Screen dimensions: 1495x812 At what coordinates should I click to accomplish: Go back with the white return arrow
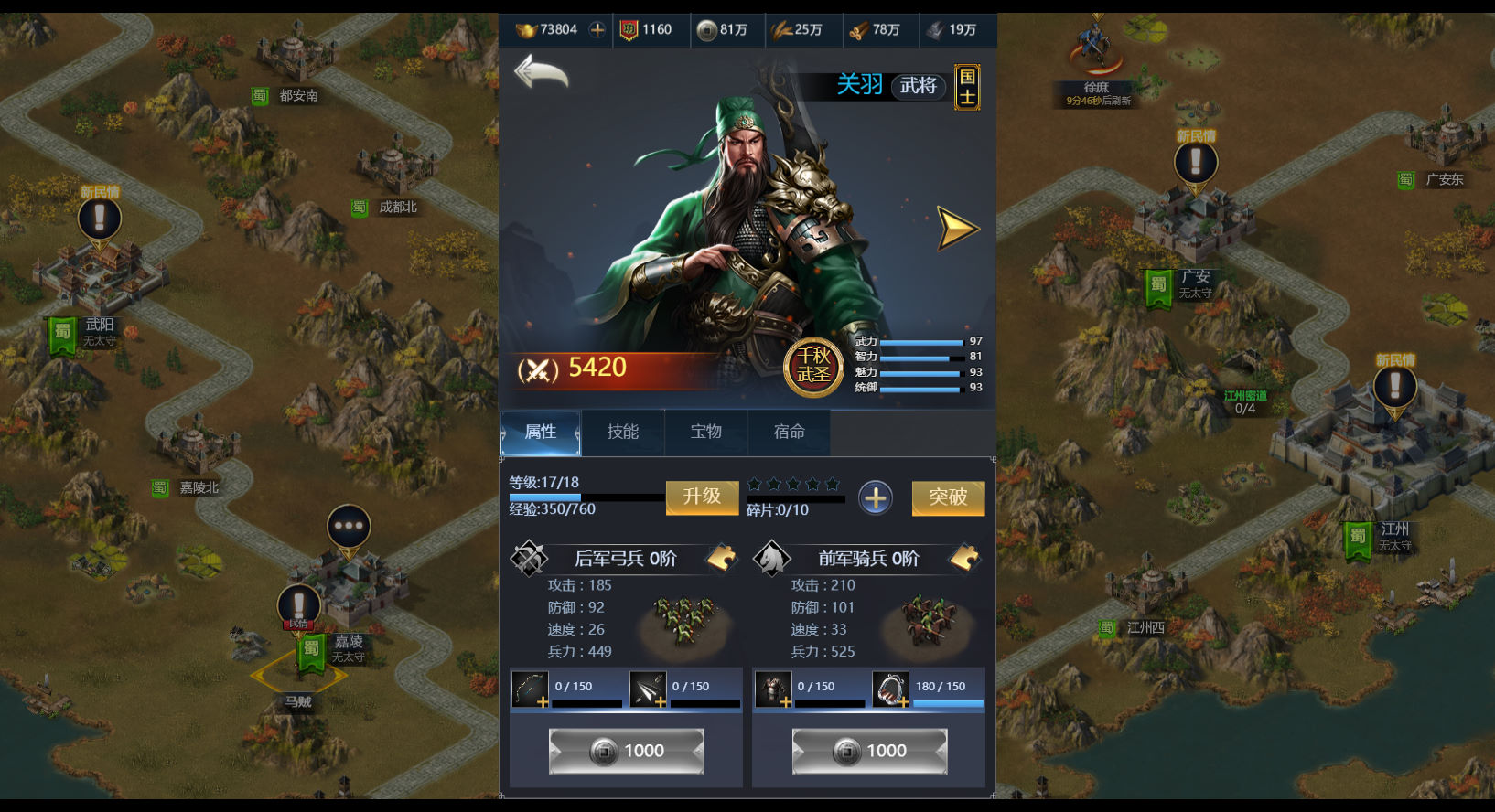[x=541, y=71]
